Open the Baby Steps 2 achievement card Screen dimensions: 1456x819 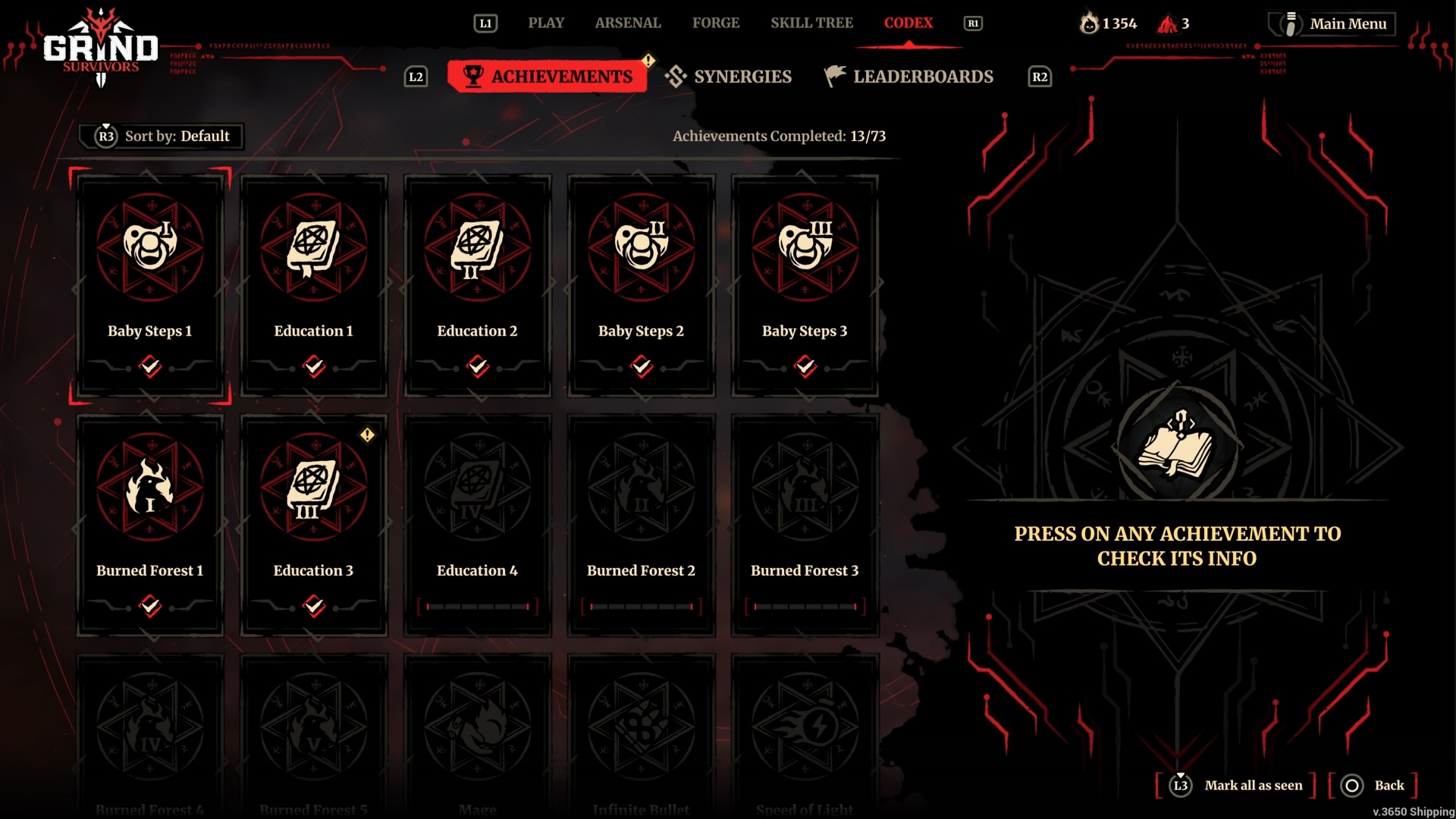tap(642, 285)
